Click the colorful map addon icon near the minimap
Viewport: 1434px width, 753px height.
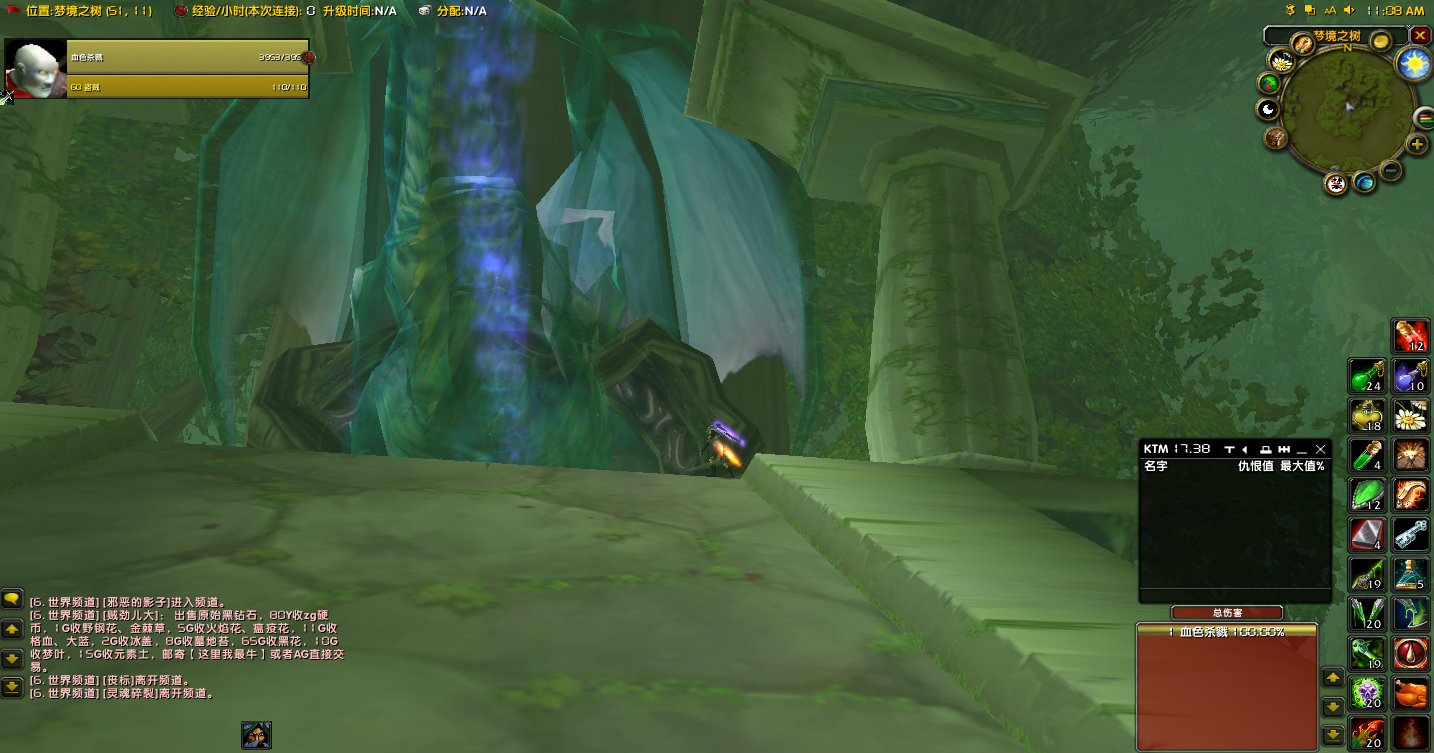[x=1269, y=83]
